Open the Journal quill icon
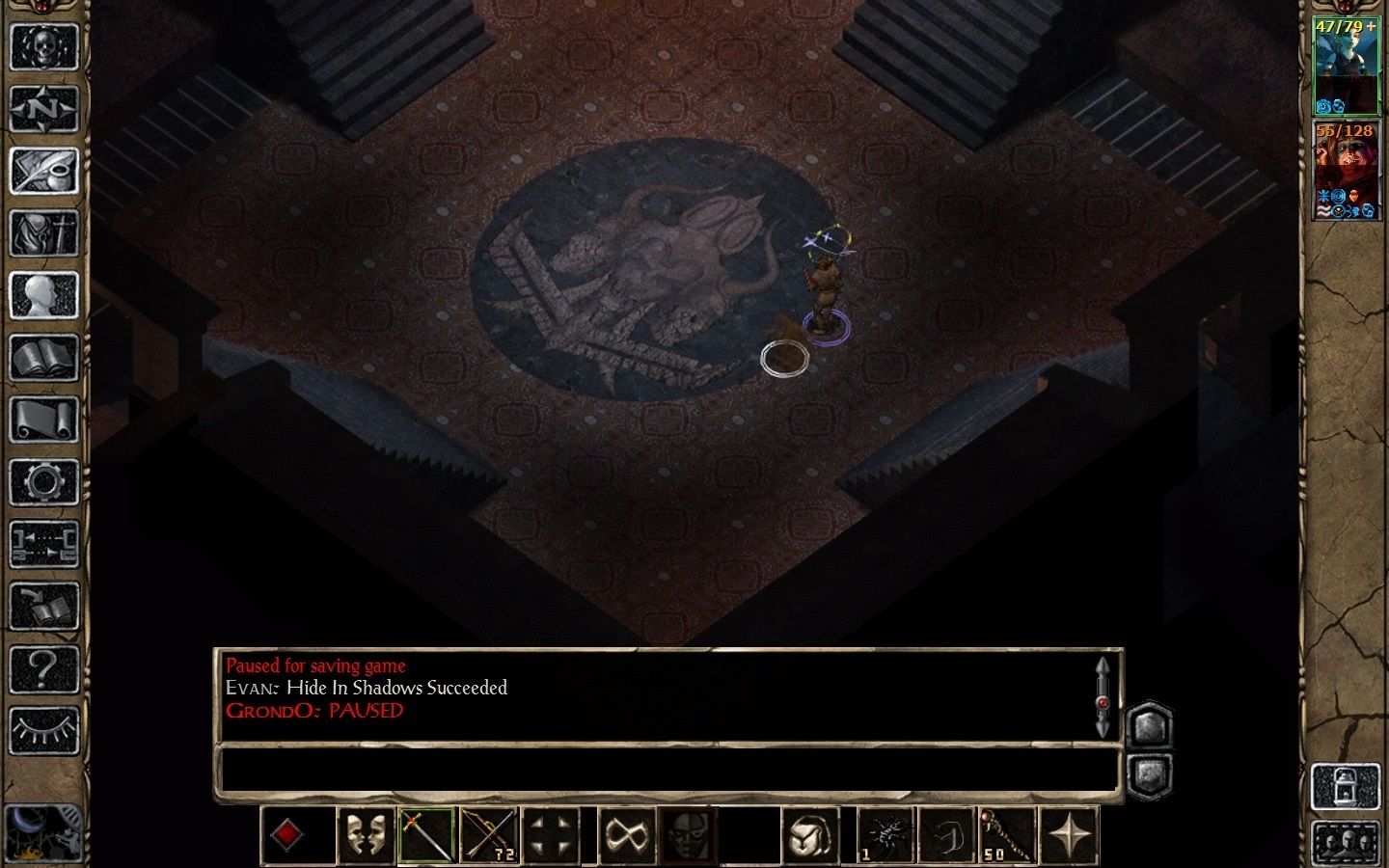This screenshot has width=1389, height=868. (44, 171)
